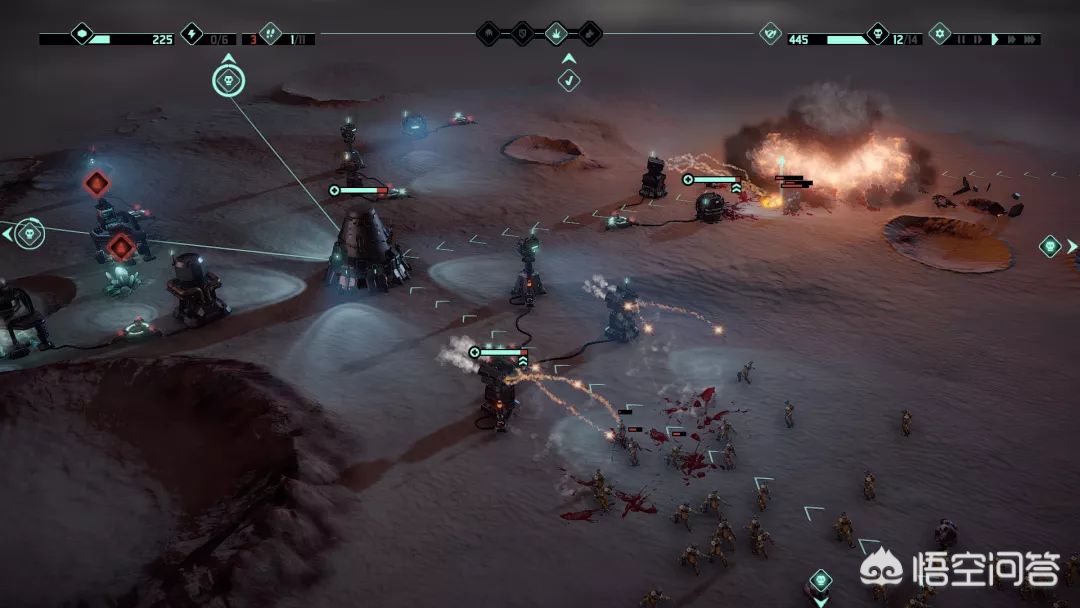This screenshot has width=1080, height=608.
Task: Click the diamond marker at the right edge
Action: click(1050, 246)
